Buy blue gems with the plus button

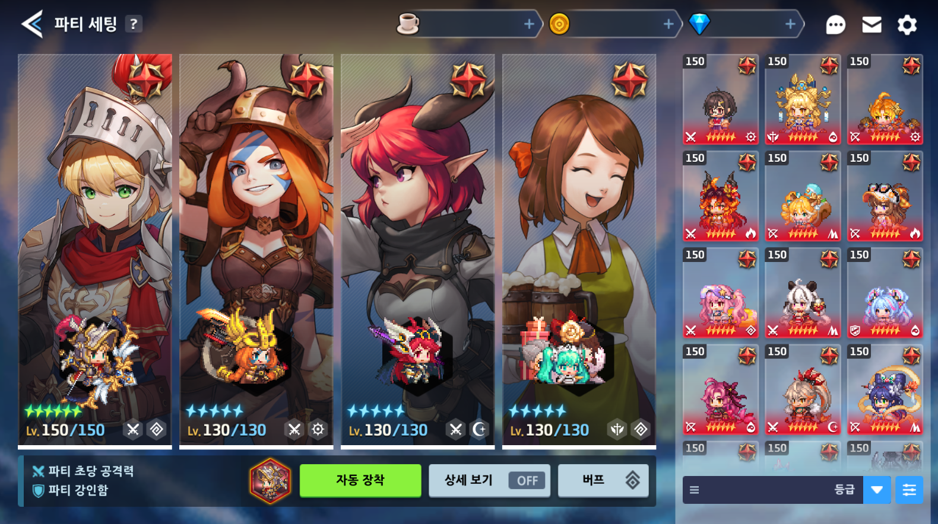click(x=790, y=24)
